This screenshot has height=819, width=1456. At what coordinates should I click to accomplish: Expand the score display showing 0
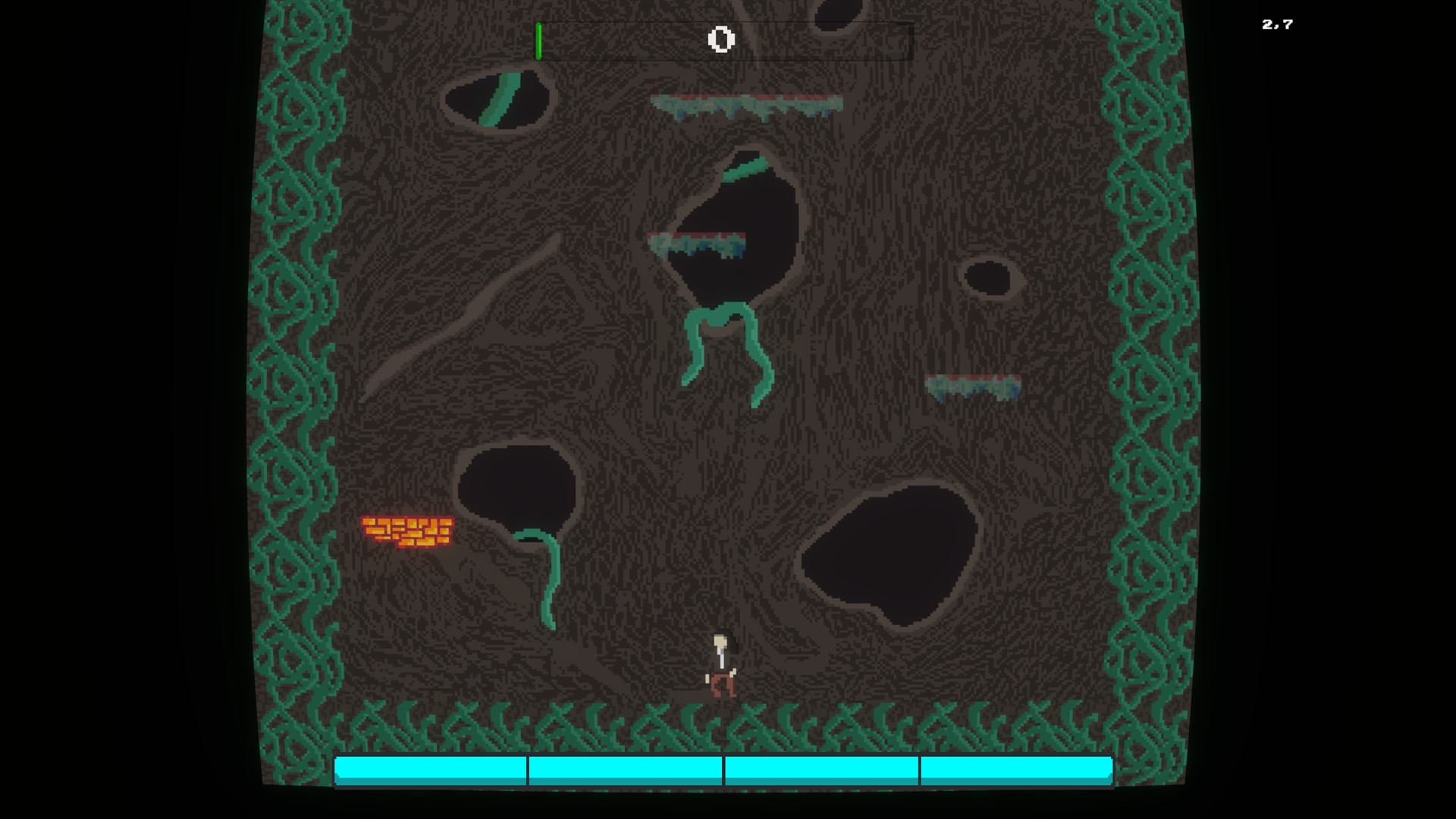pyautogui.click(x=720, y=39)
